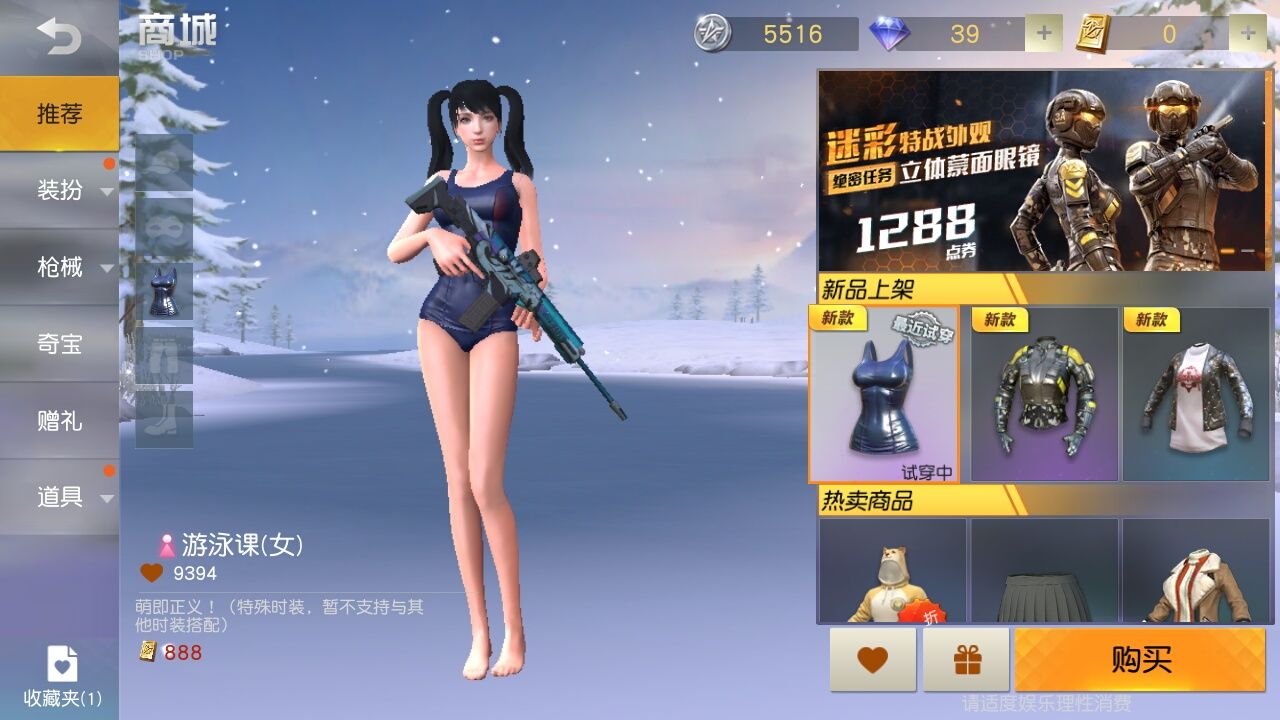Screen dimensions: 1280x720
Task: Add more diamonds with plus button
Action: 1043,34
